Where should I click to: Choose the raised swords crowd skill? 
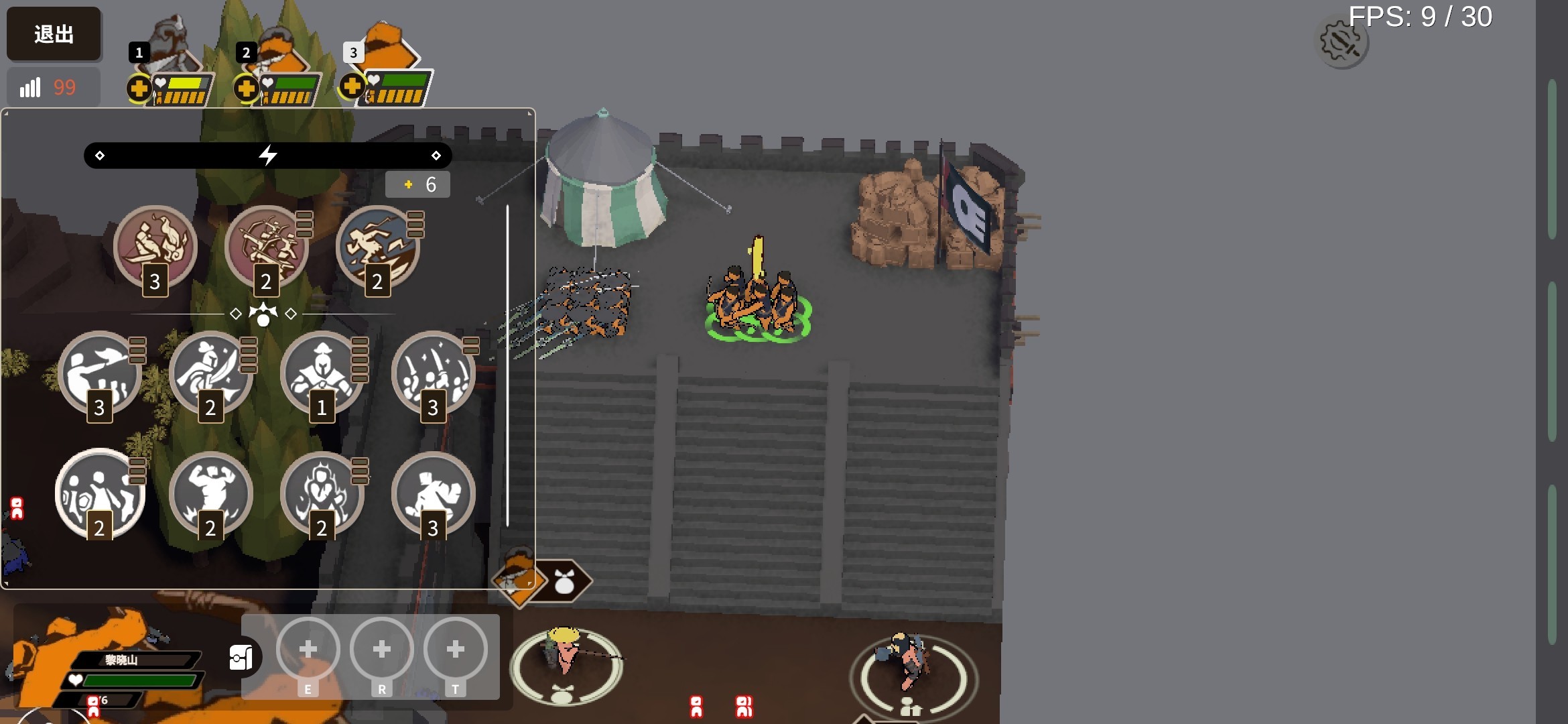[x=433, y=372]
